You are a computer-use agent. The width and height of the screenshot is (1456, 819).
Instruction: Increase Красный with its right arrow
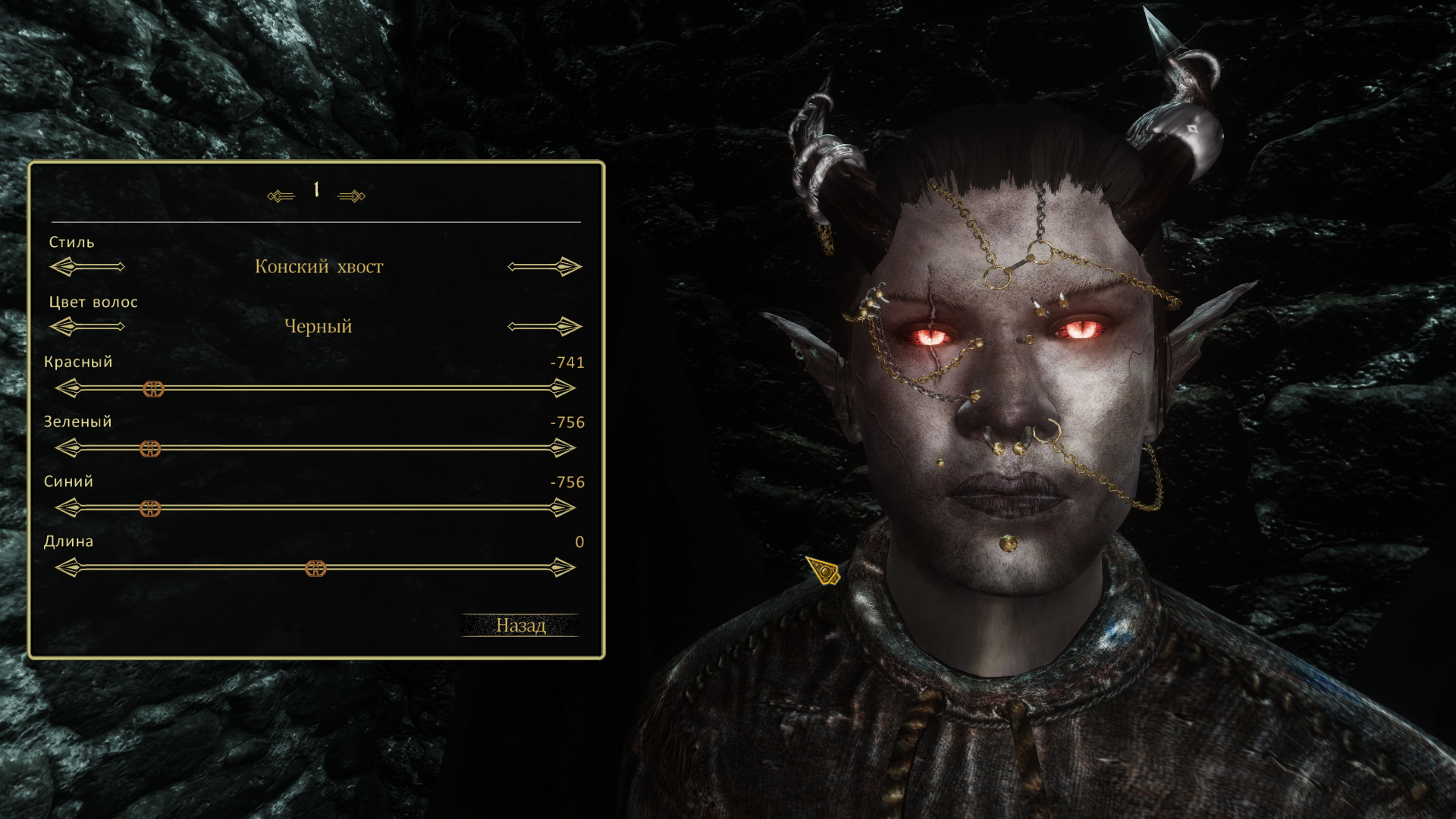tap(562, 389)
